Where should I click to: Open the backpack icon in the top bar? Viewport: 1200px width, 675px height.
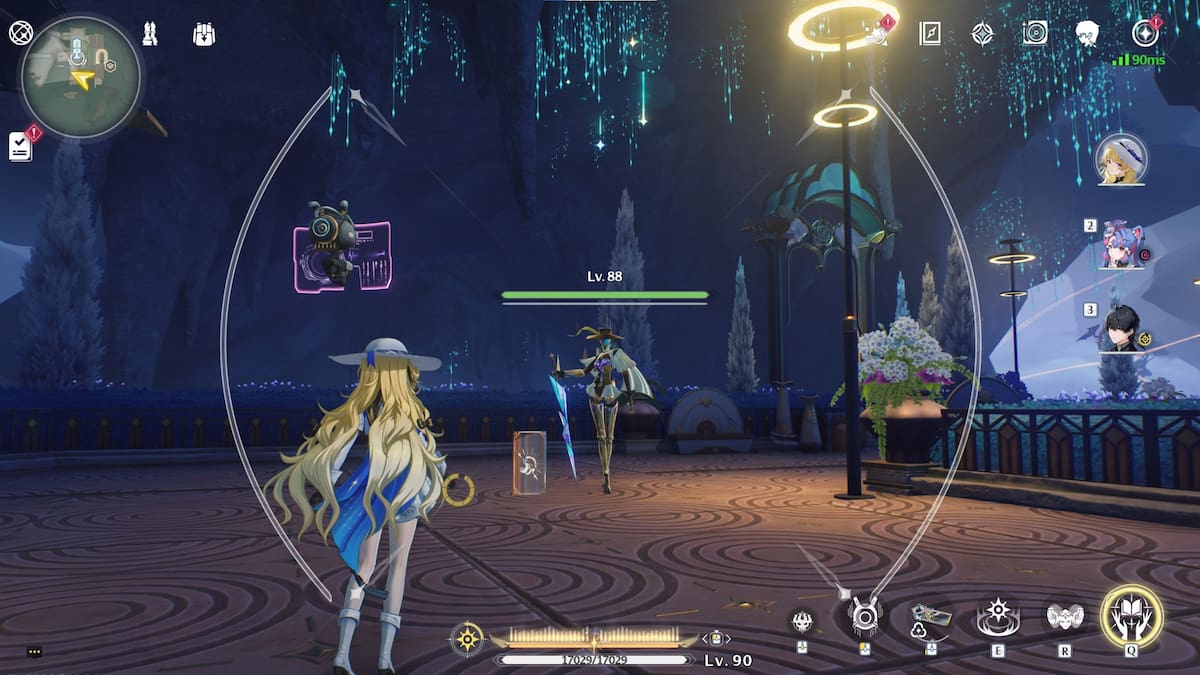pyautogui.click(x=204, y=34)
